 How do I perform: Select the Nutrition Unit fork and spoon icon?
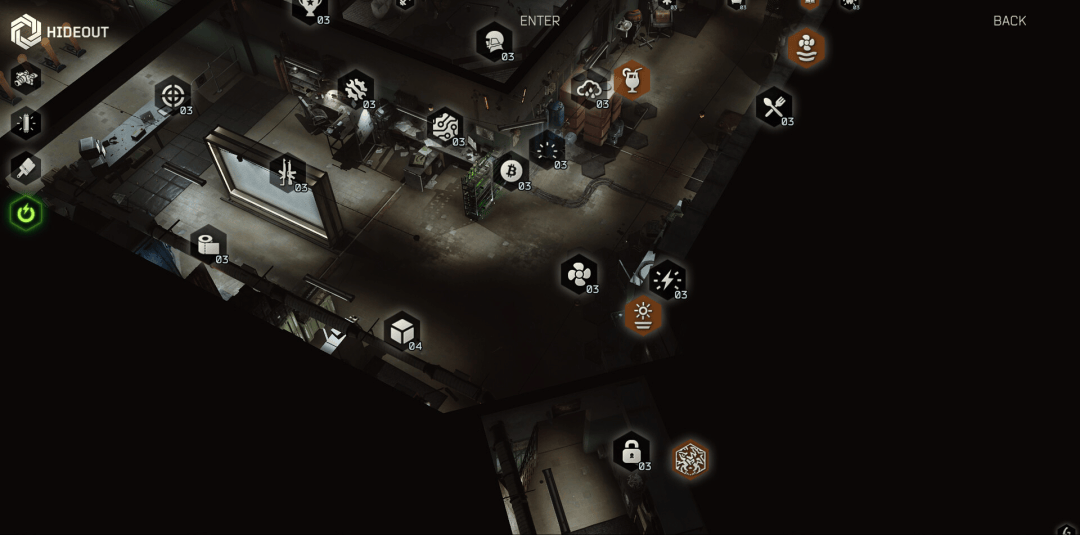[x=774, y=107]
